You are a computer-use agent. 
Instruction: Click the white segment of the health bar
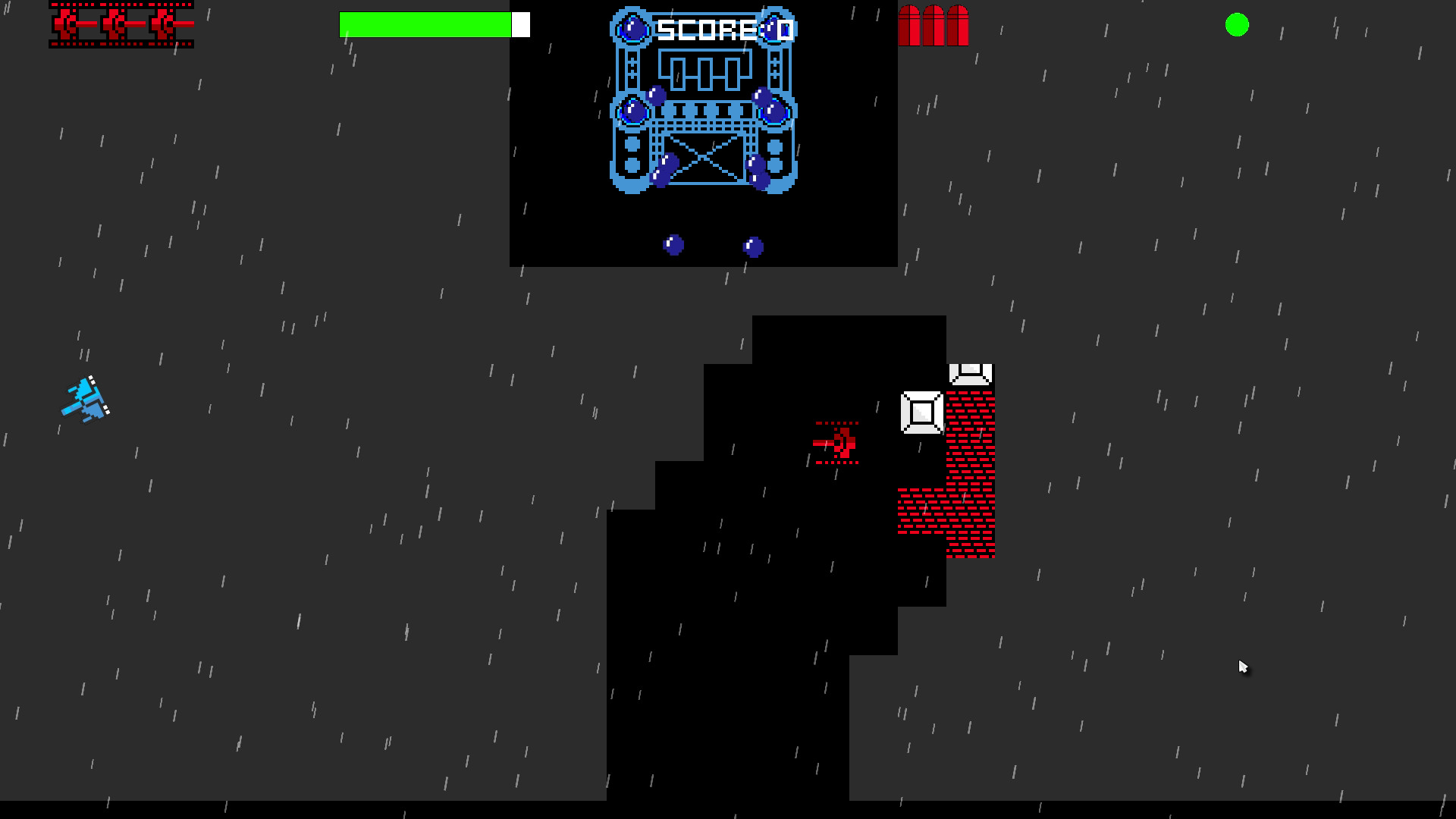(520, 24)
